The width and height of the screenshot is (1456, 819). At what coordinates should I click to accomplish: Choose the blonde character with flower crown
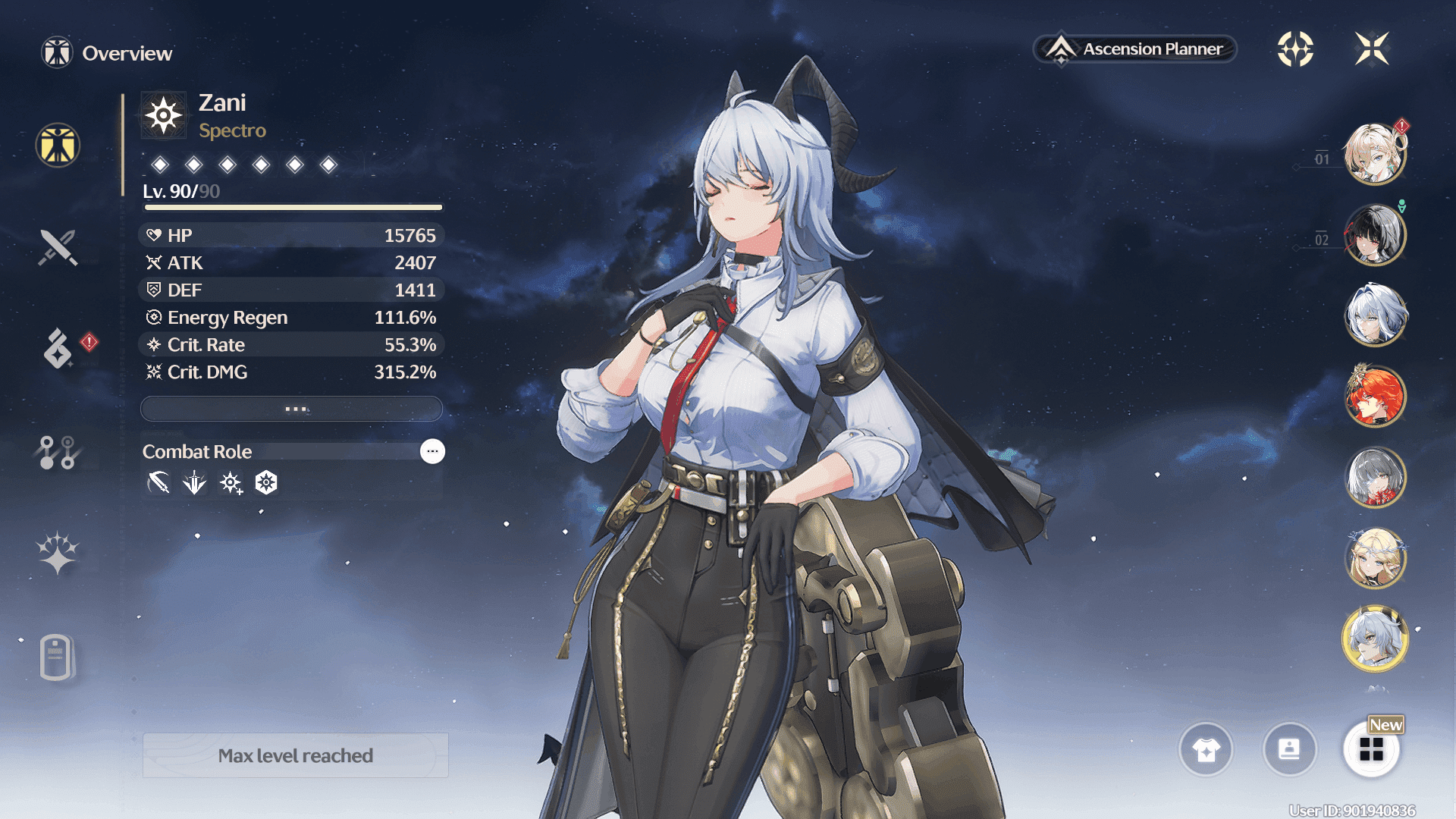pos(1375,559)
